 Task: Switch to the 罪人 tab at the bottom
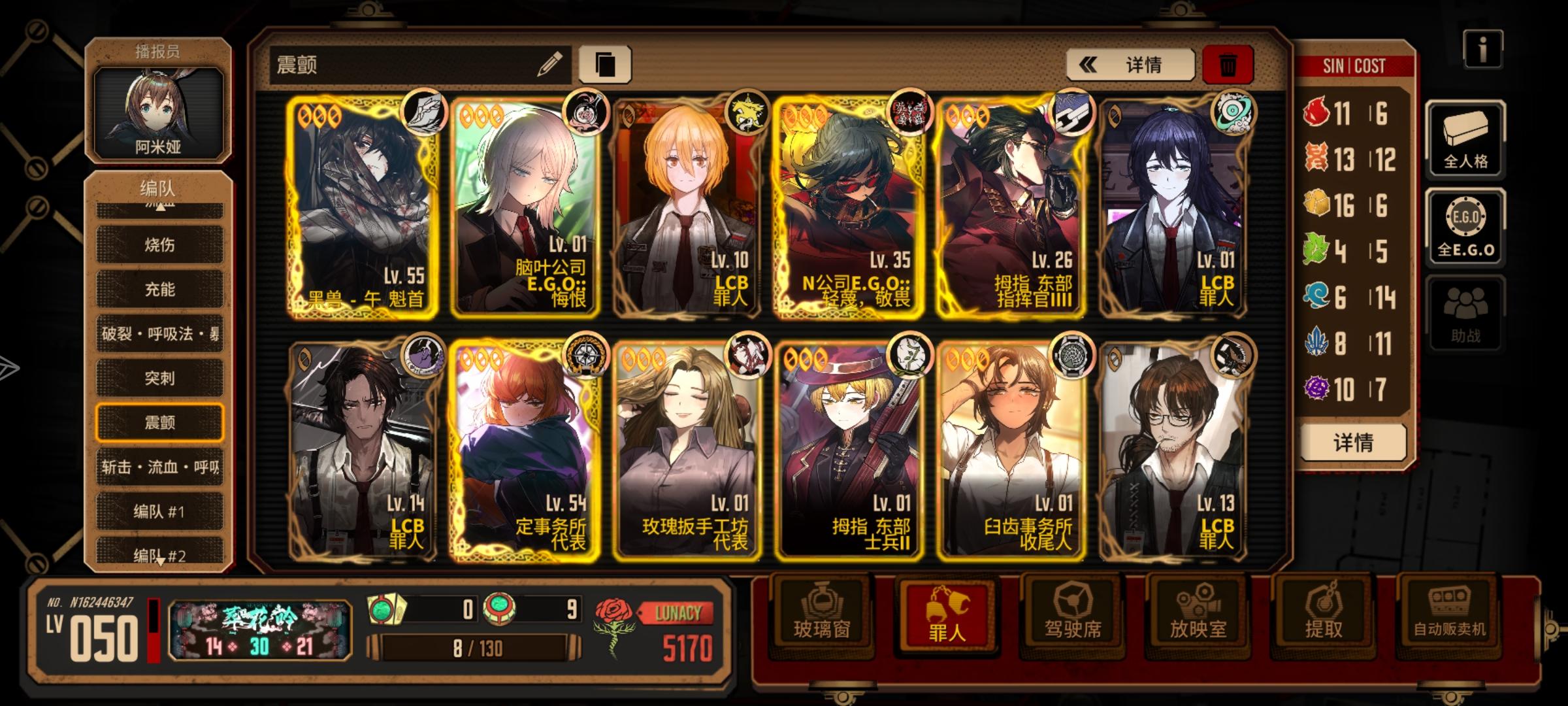[x=945, y=613]
